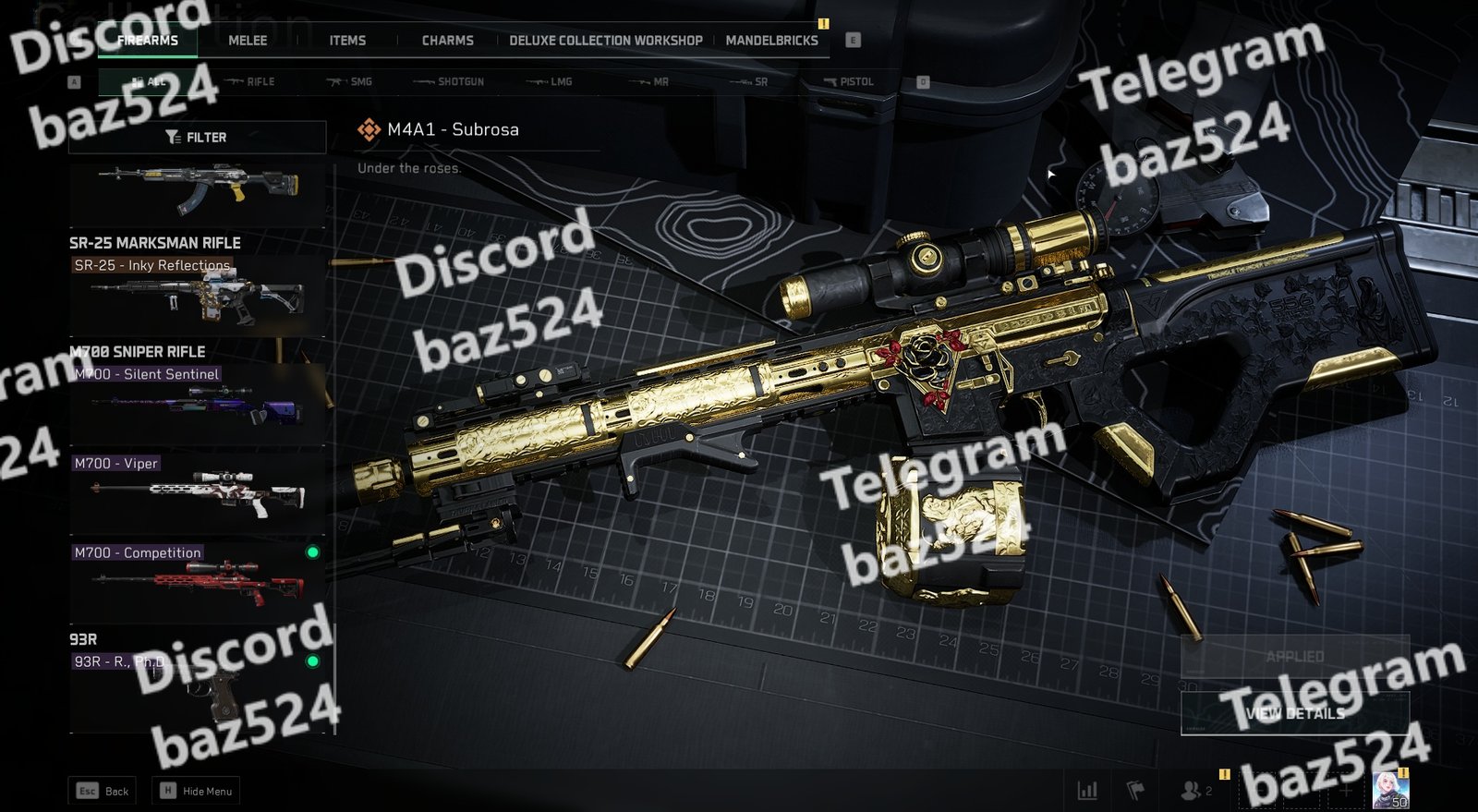
Task: Open the Deluxe Collection Workshop tab
Action: click(x=605, y=41)
